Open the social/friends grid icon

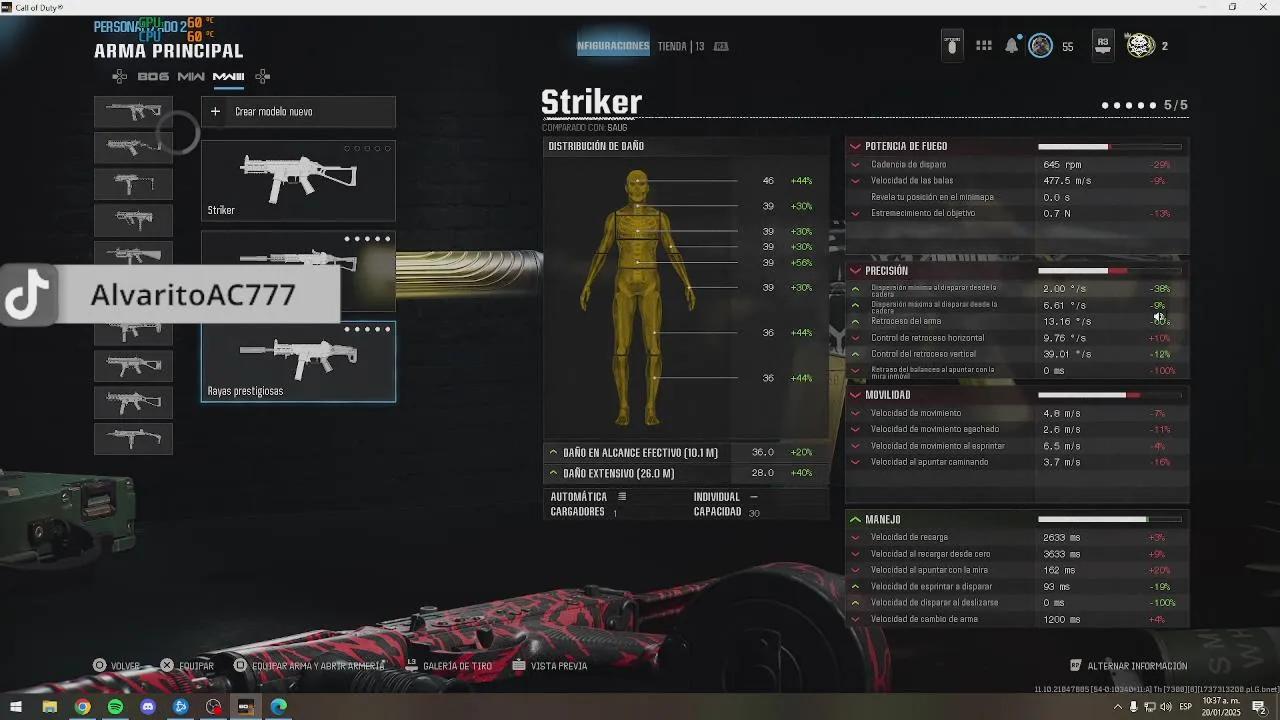(983, 45)
